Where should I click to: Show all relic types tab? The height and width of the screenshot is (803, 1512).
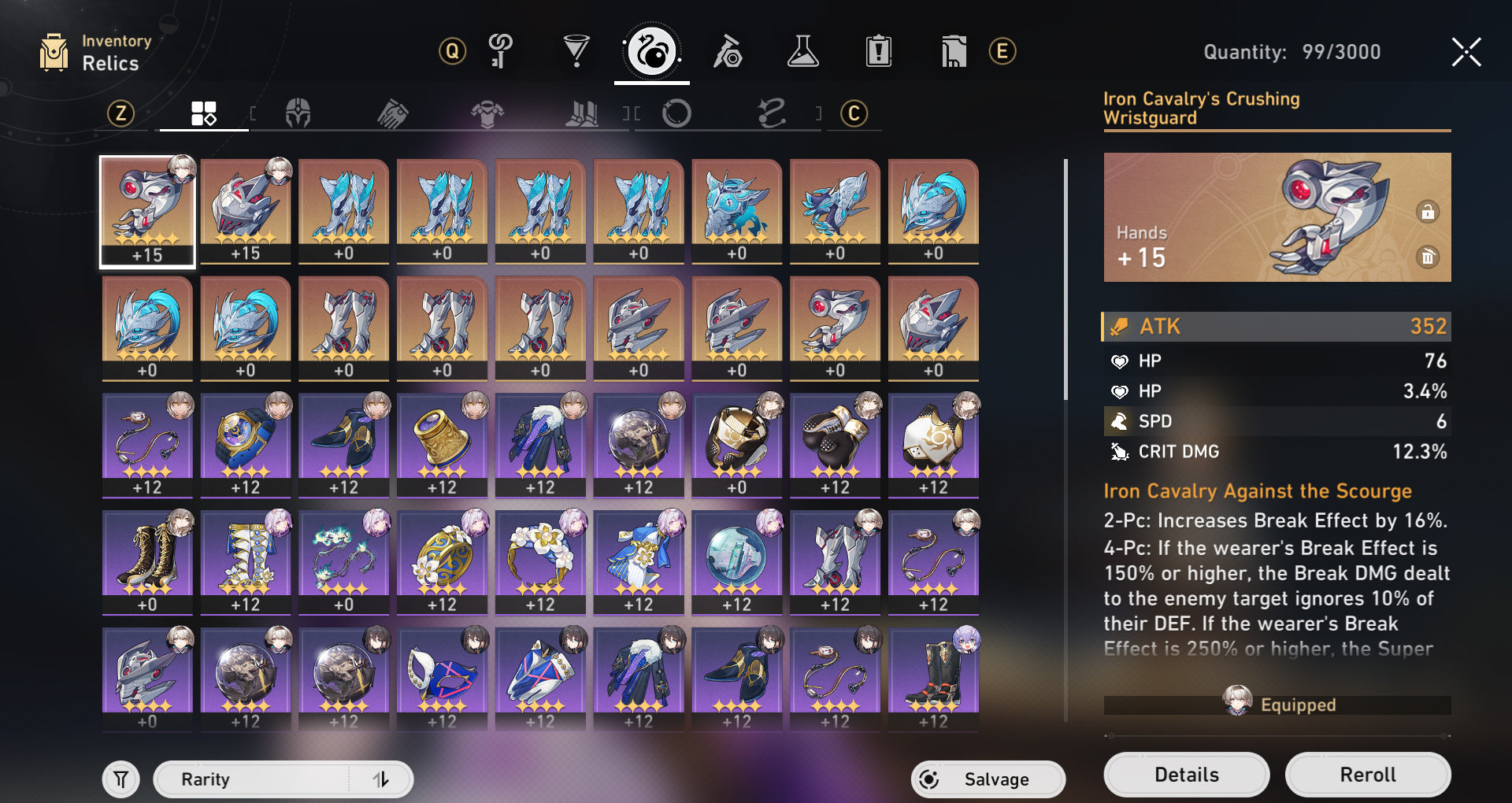pos(203,114)
